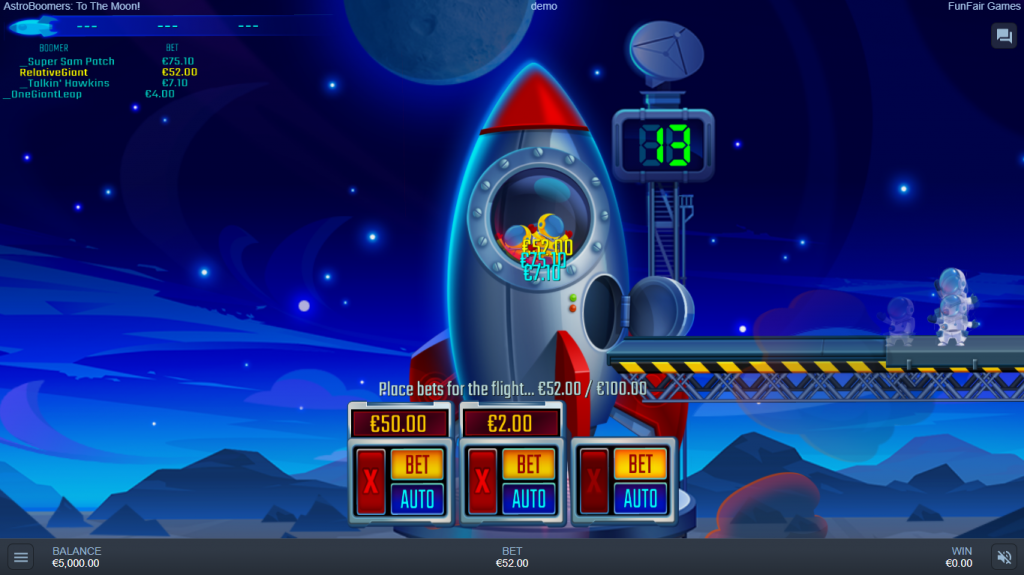
Task: Click BET on the €50.00 bet panel
Action: pos(417,464)
